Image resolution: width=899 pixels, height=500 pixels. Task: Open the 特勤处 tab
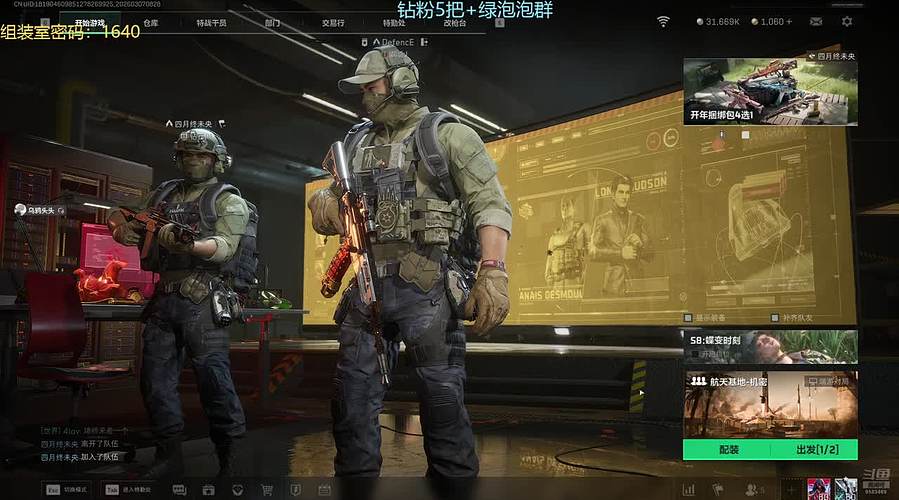(x=394, y=22)
